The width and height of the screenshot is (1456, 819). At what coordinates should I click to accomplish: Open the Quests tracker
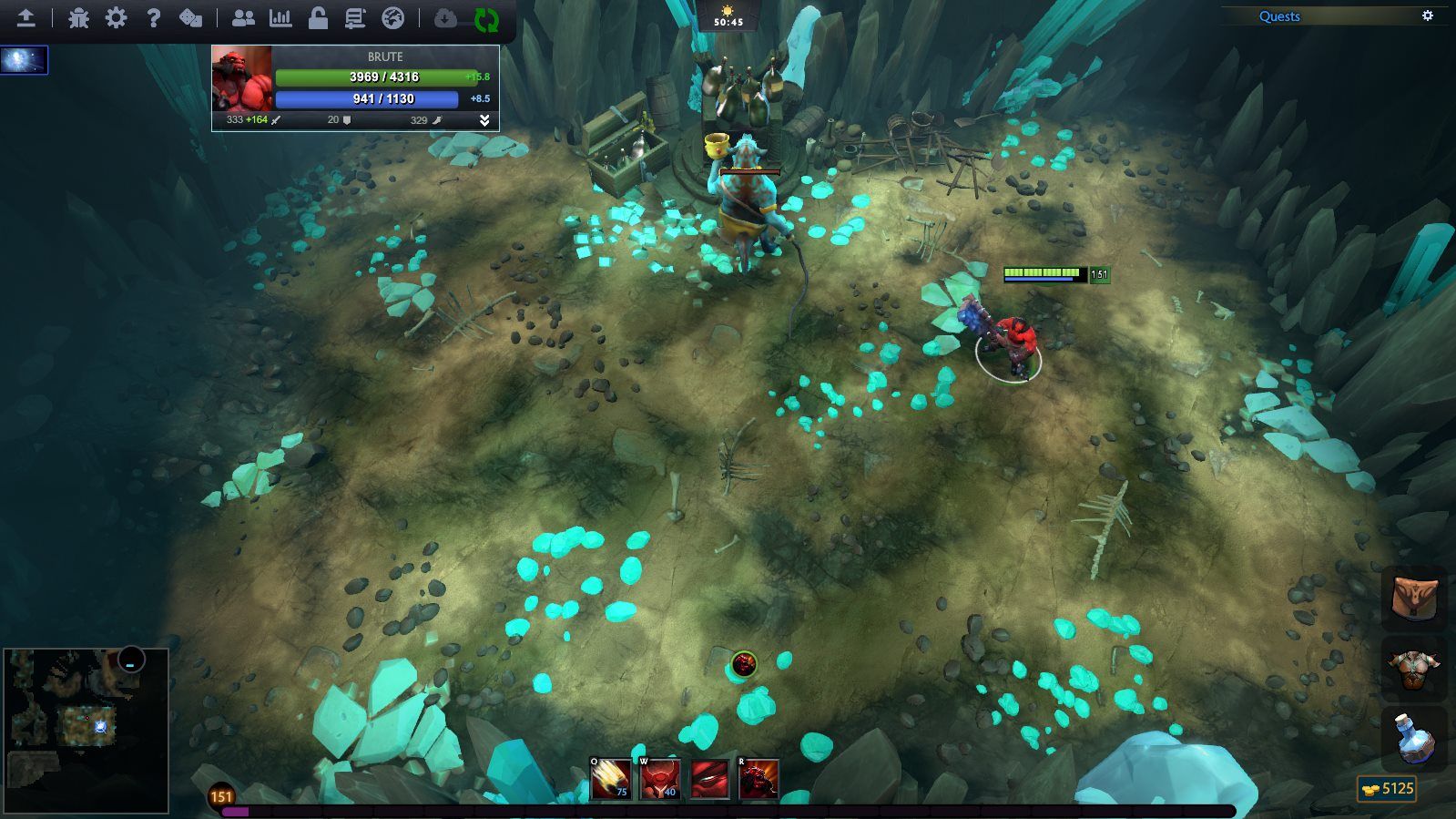point(1279,16)
